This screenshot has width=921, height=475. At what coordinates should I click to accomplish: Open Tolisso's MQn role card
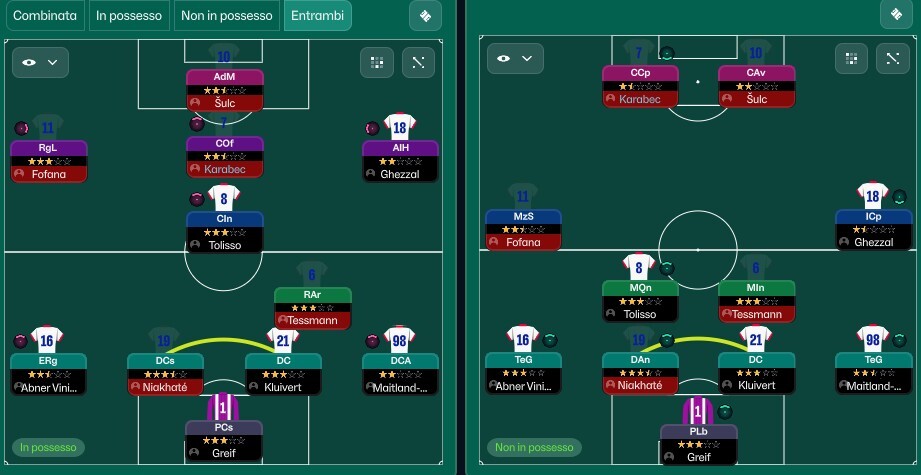click(x=640, y=301)
